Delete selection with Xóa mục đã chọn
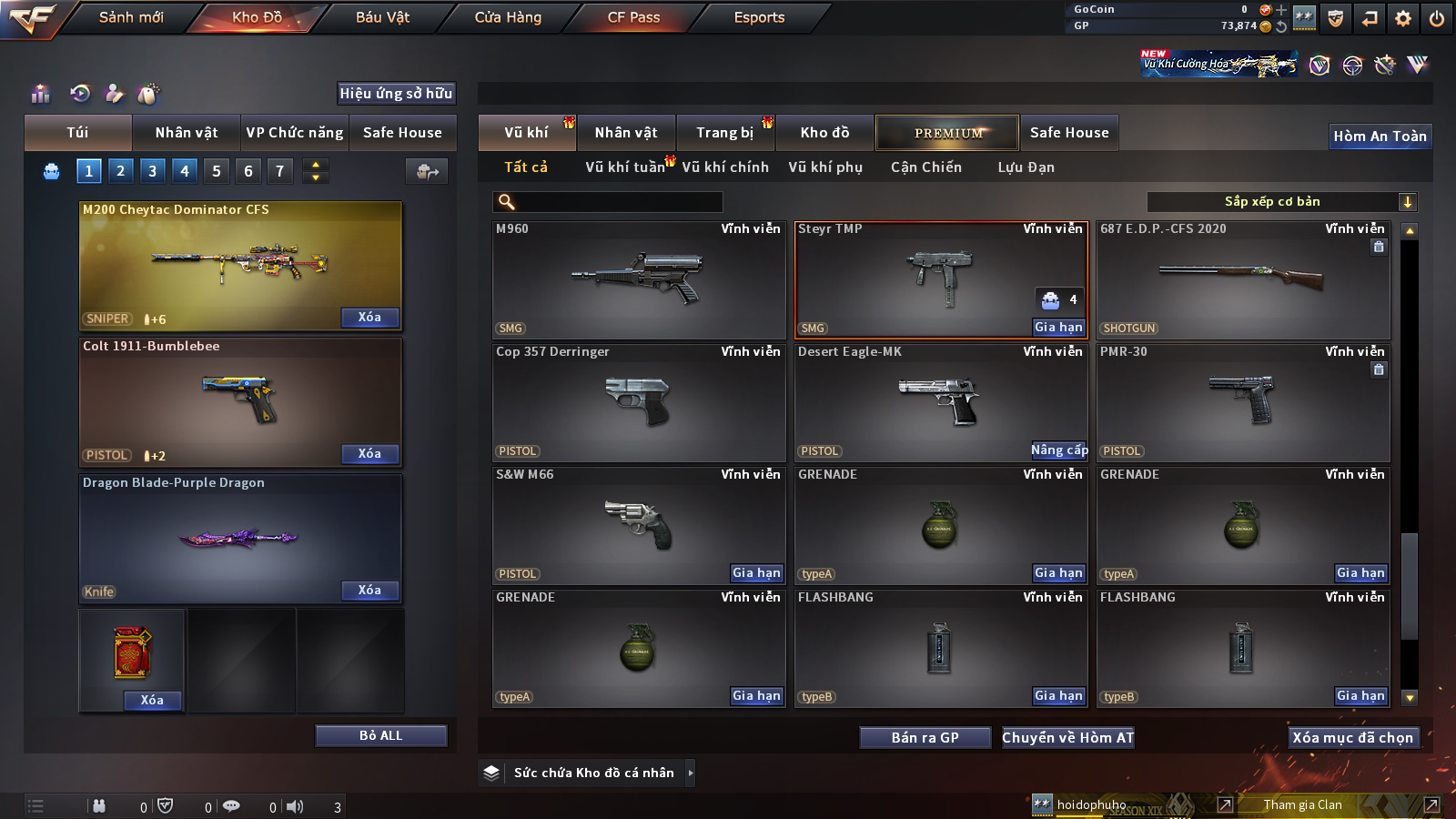1456x819 pixels. [x=1352, y=738]
